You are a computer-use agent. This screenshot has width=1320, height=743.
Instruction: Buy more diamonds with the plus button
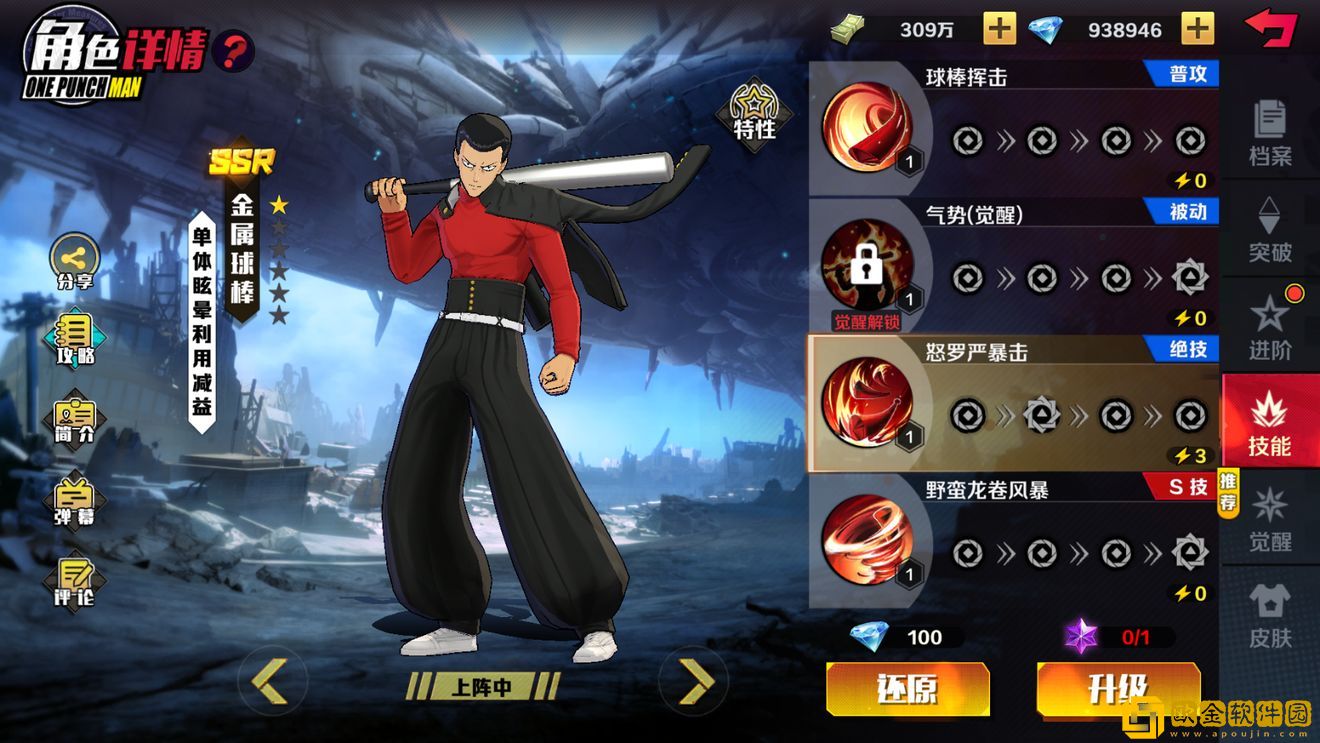coord(1197,29)
